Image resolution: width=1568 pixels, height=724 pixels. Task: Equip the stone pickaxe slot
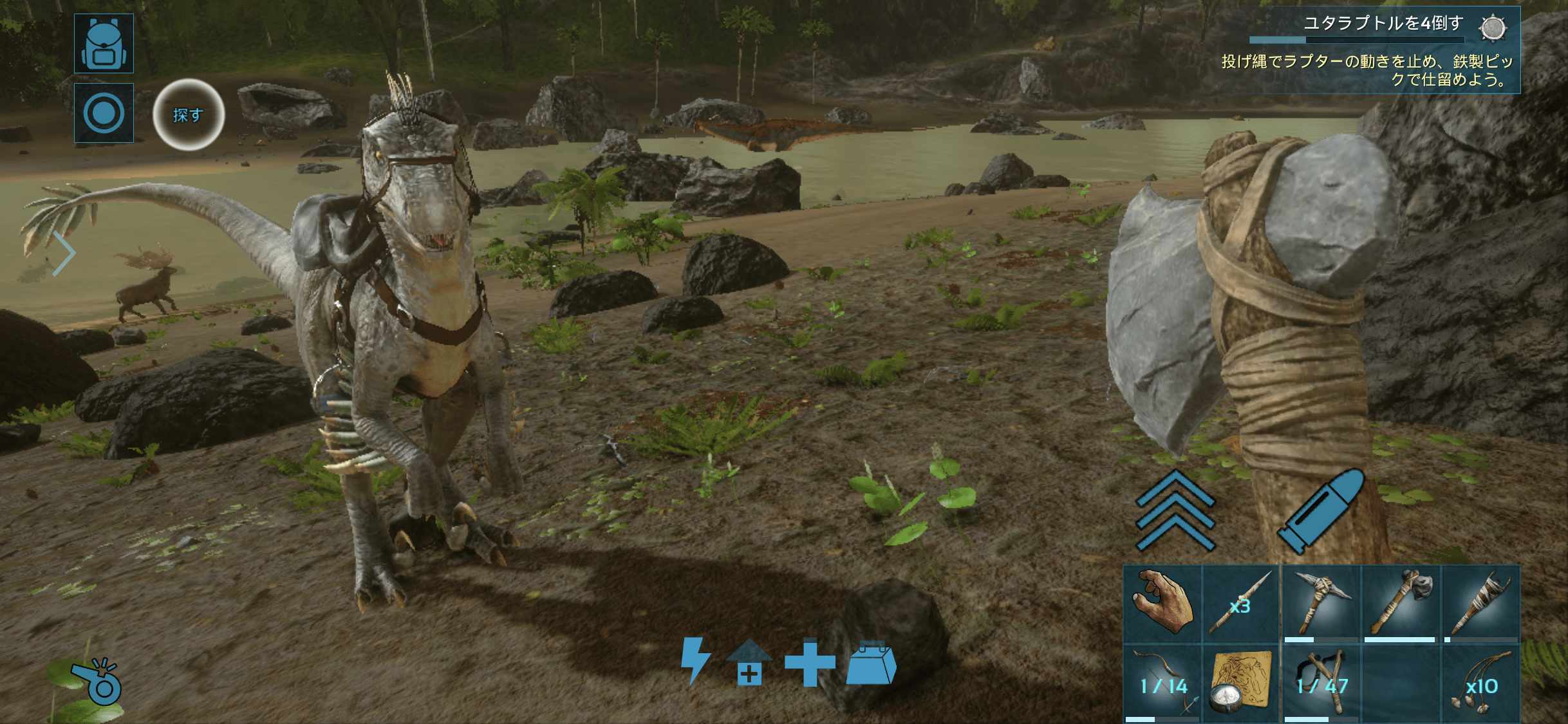pyautogui.click(x=1321, y=604)
